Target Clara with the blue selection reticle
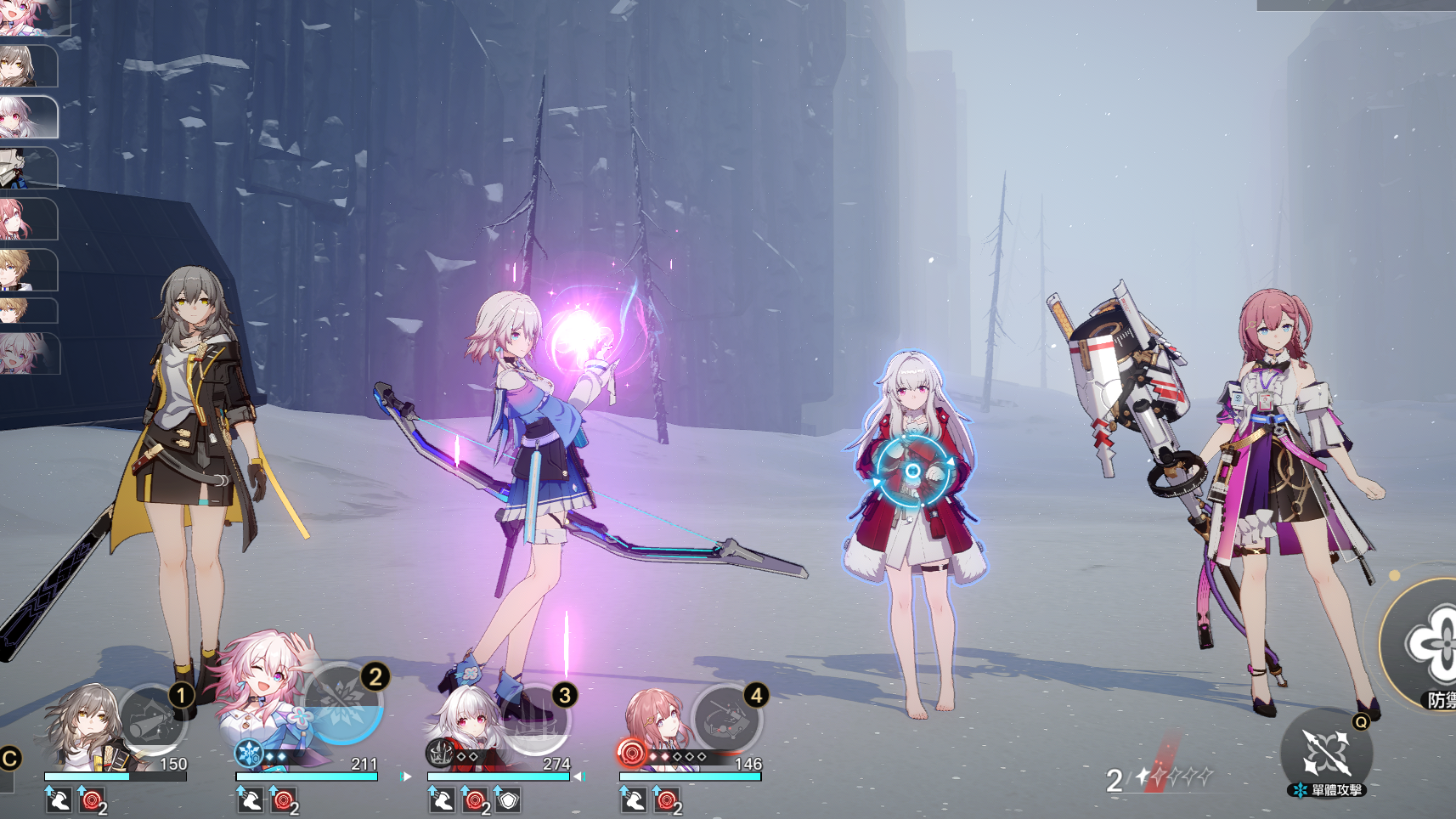1456x819 pixels. click(913, 471)
